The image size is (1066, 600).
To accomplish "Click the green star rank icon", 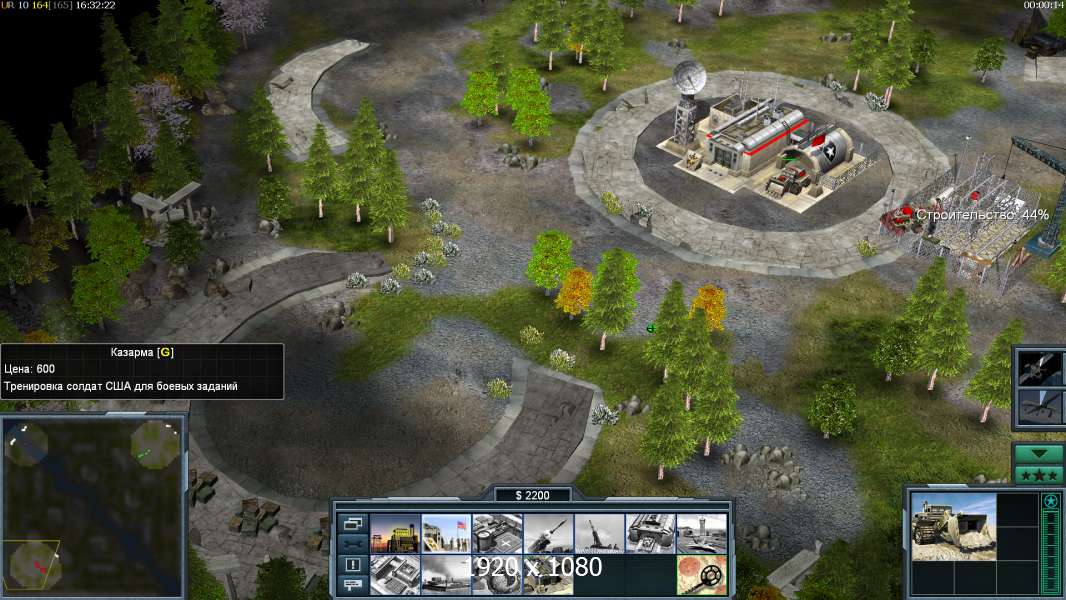I will coord(1050,501).
